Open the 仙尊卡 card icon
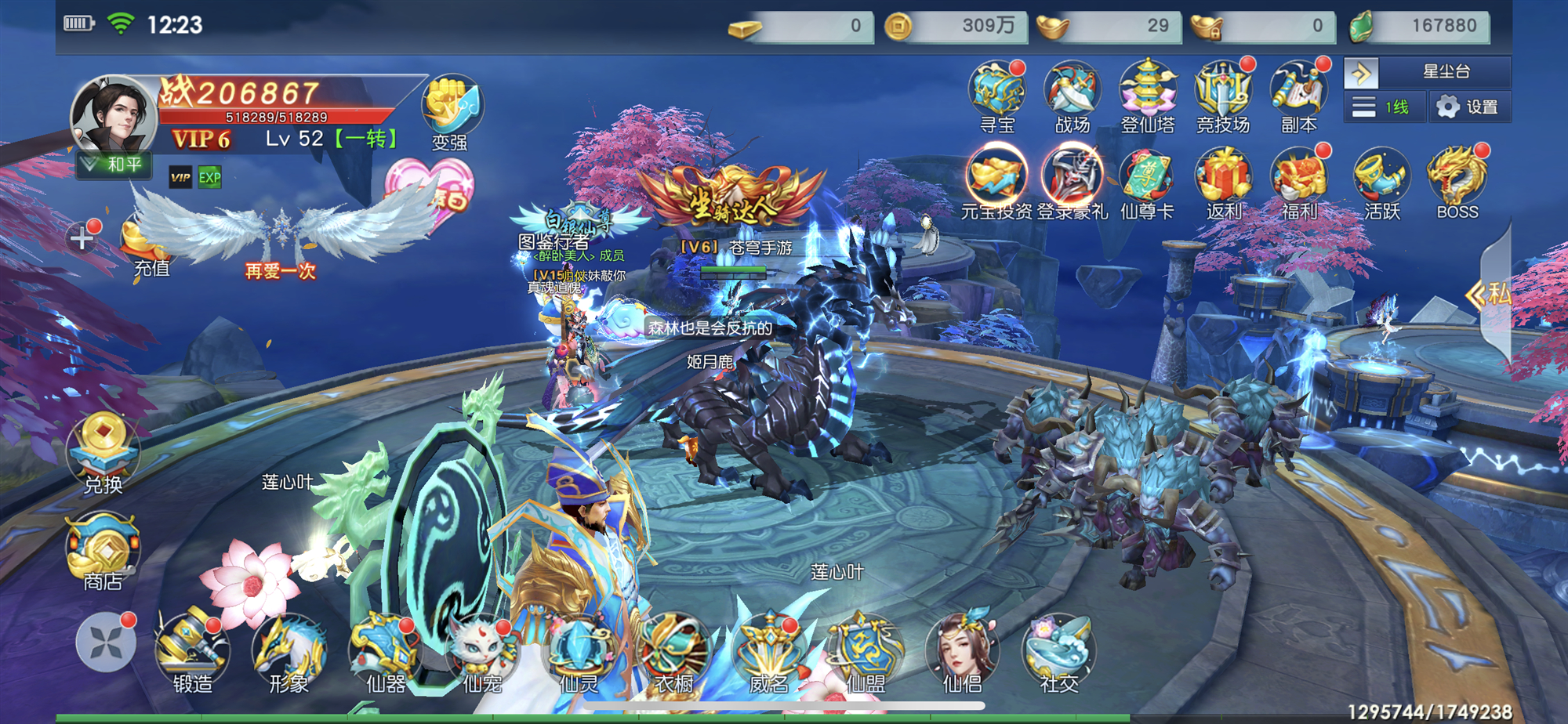This screenshot has height=724, width=1568. pos(1147,180)
